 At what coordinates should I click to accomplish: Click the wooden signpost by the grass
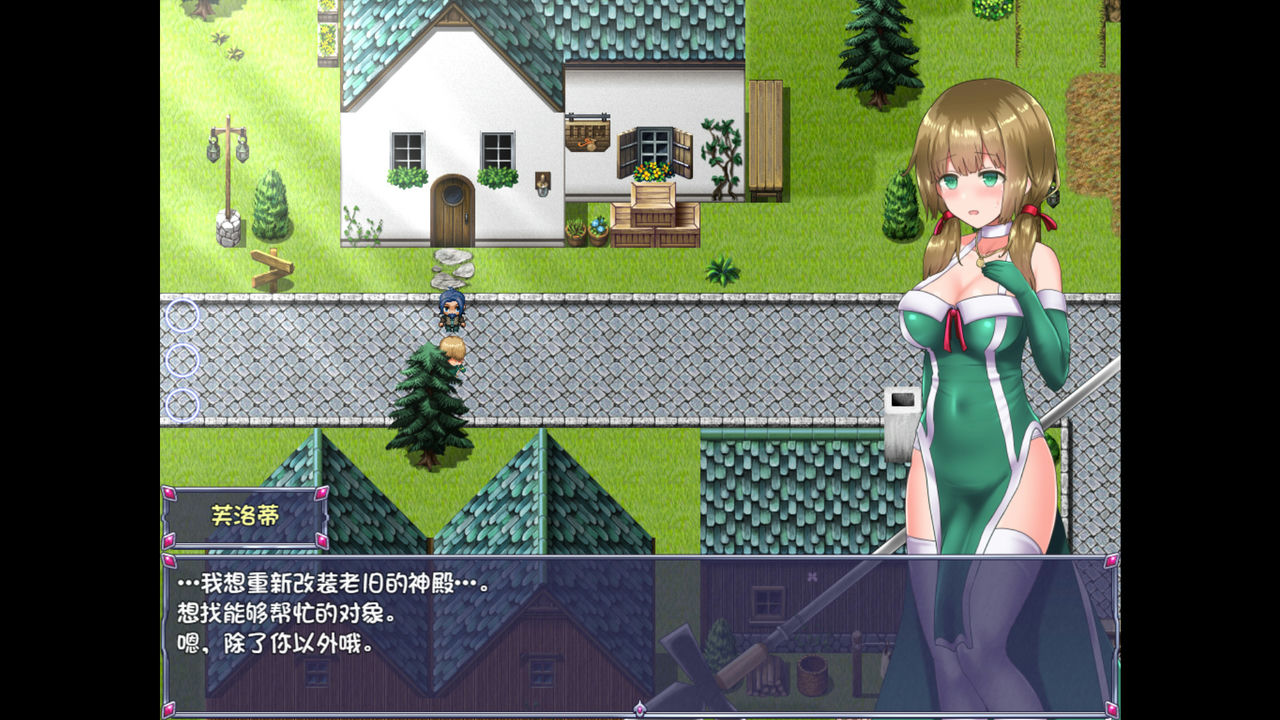point(273,268)
